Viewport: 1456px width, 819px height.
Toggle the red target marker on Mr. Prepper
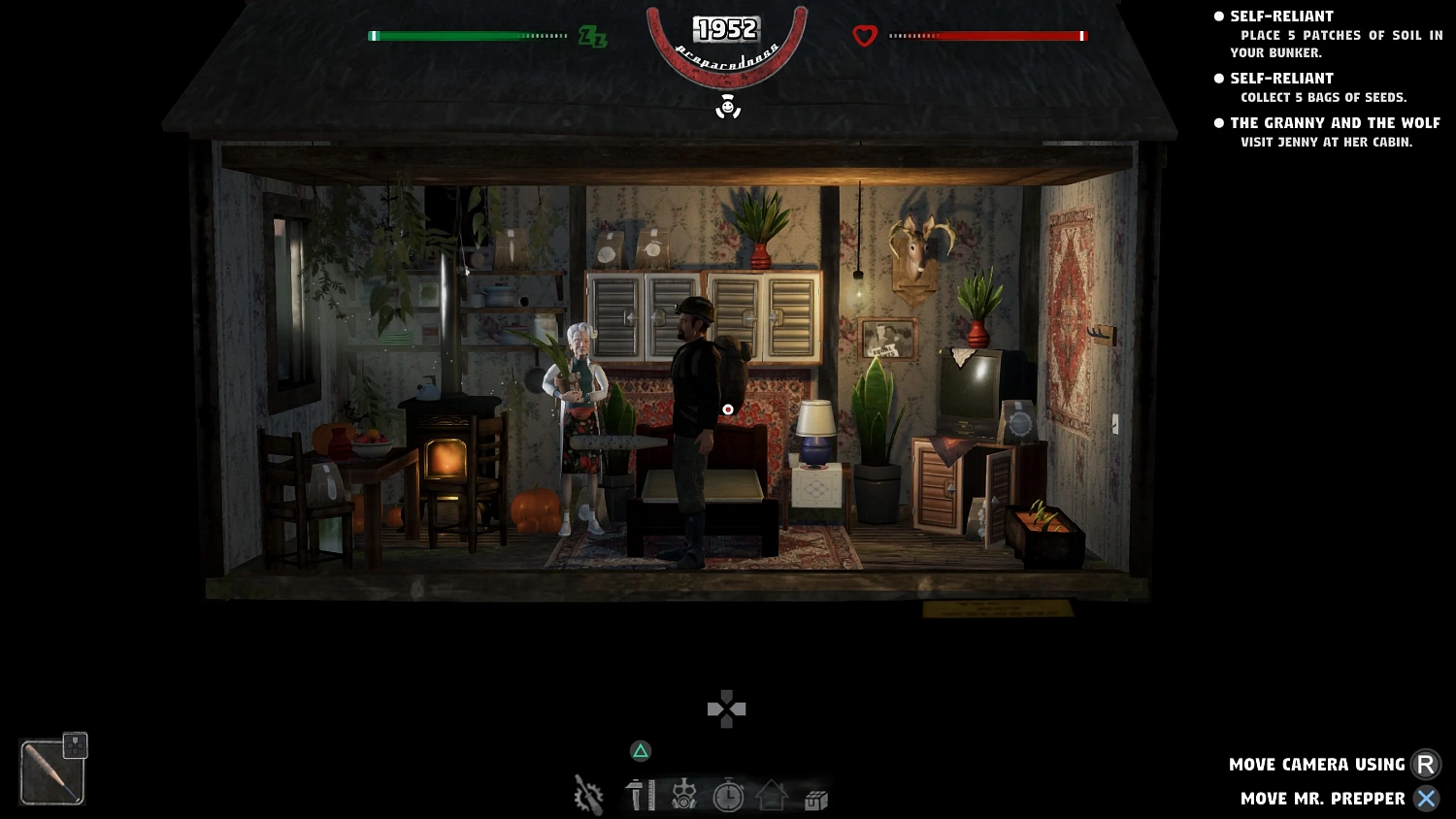pos(728,409)
